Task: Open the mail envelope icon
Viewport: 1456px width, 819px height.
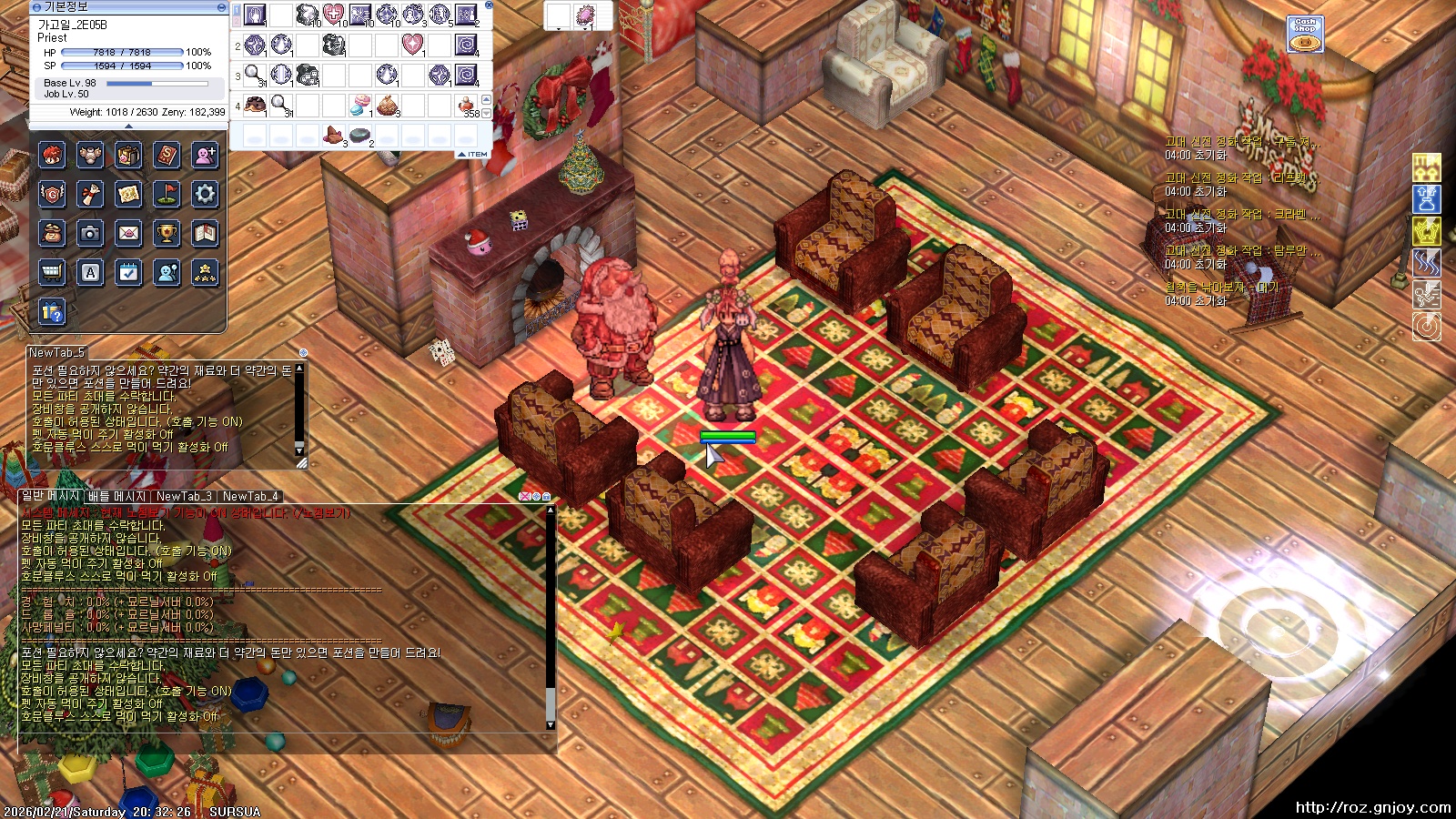Action: (x=128, y=234)
